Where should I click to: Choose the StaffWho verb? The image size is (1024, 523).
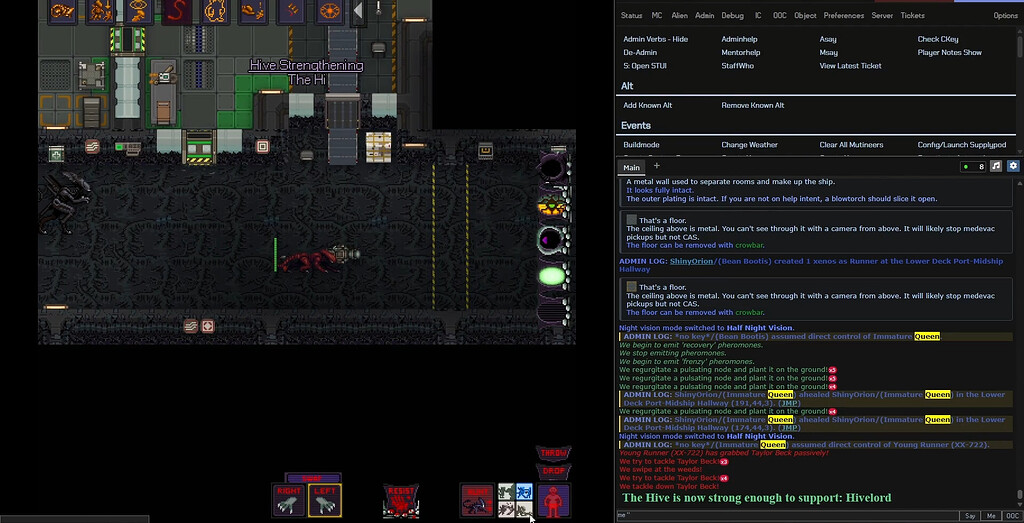tap(737, 66)
